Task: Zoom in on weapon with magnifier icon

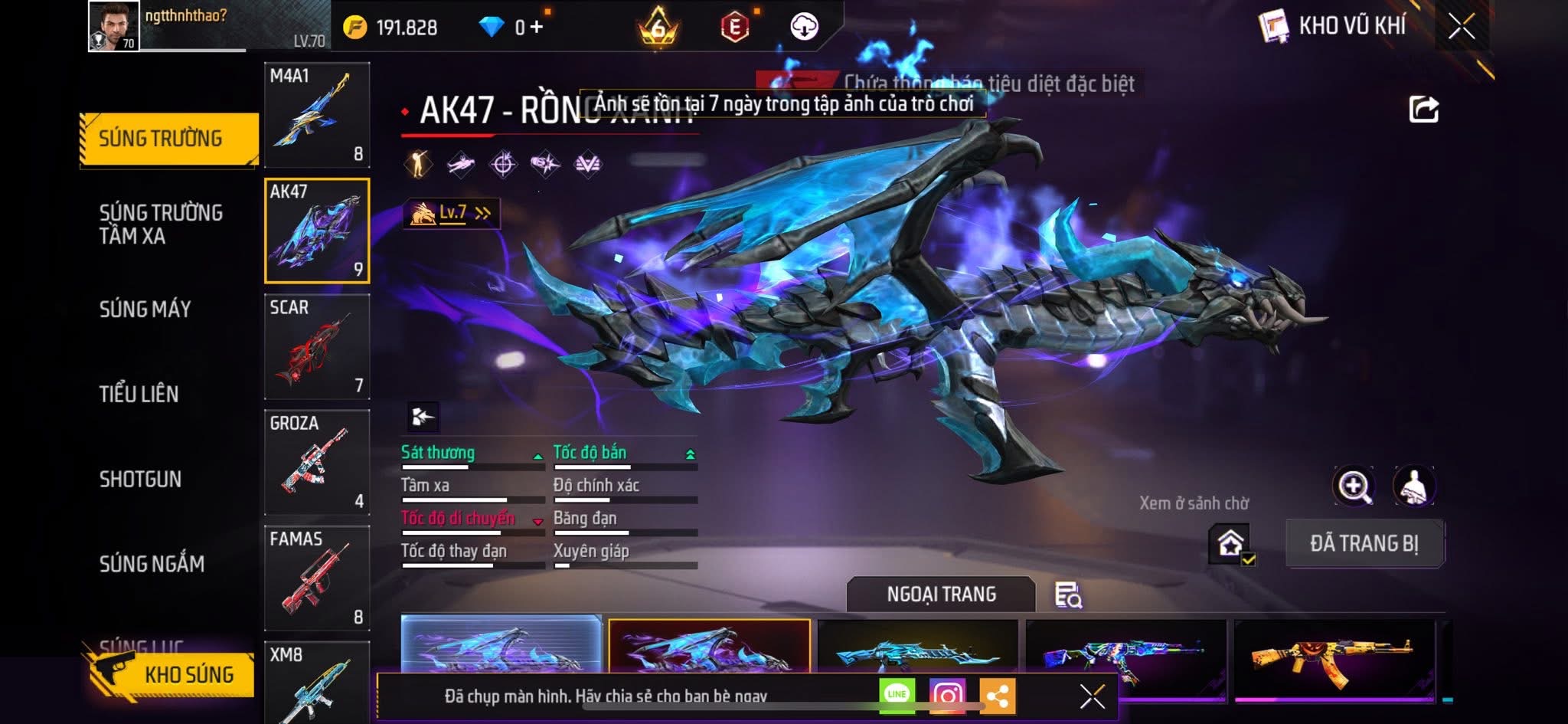Action: coord(1354,486)
